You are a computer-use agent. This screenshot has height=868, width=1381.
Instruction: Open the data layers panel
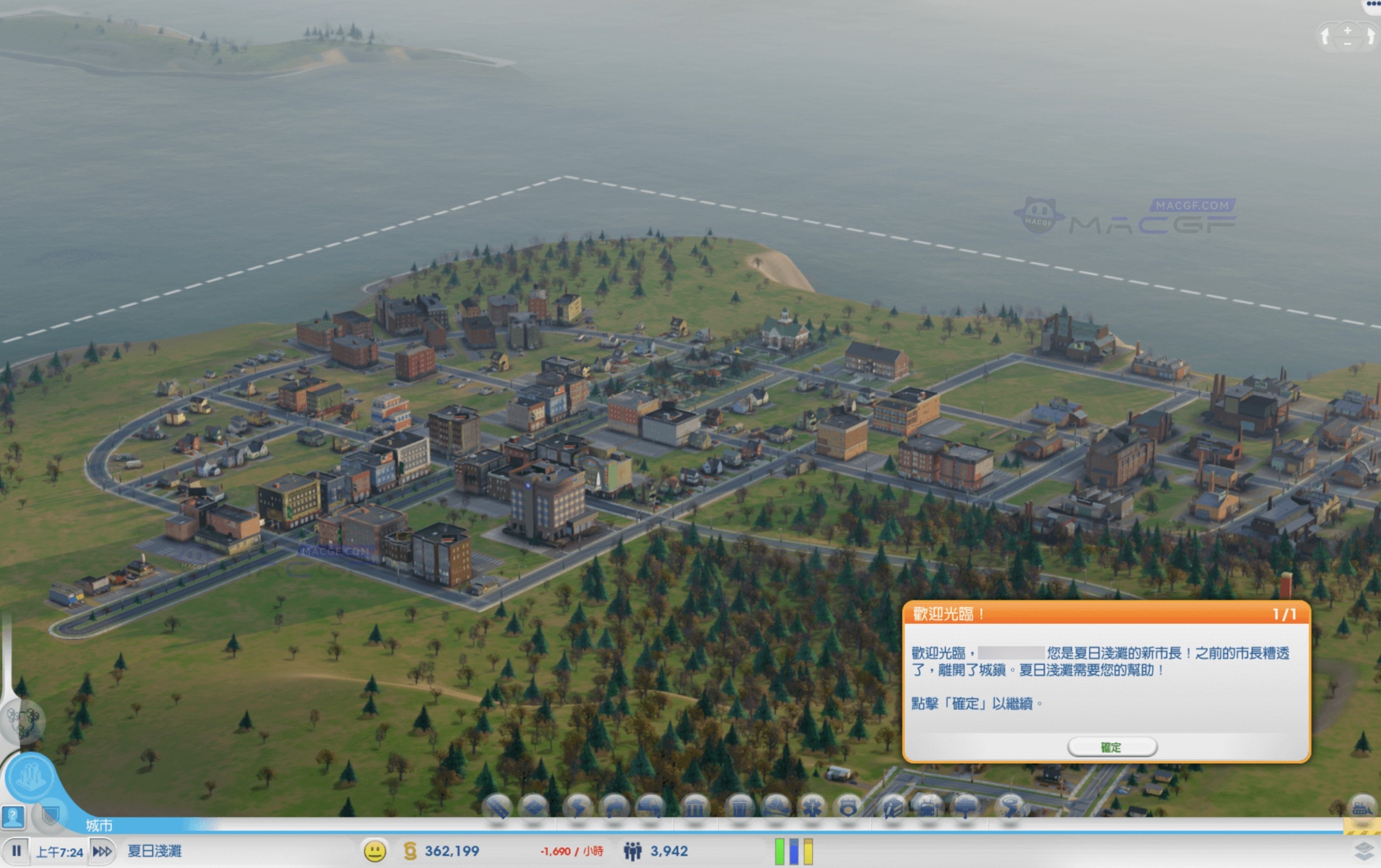click(x=1365, y=851)
